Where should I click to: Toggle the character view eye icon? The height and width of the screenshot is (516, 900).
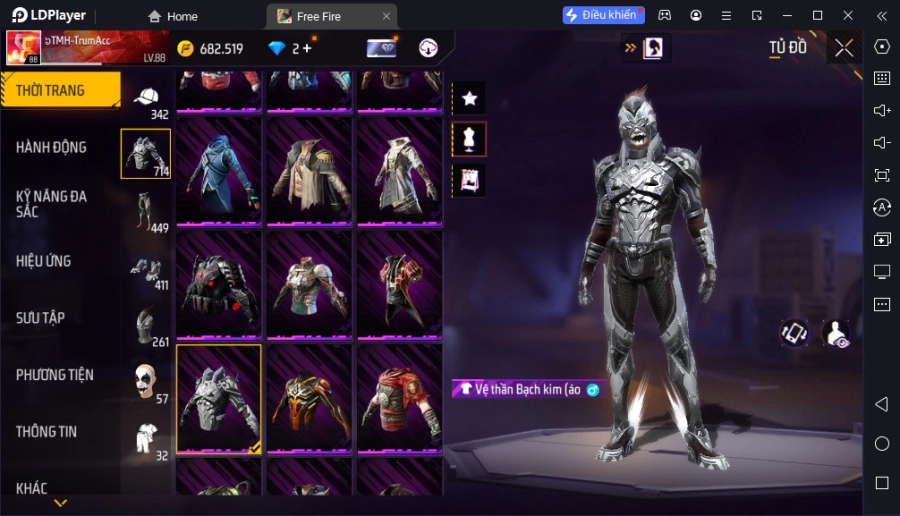(836, 334)
